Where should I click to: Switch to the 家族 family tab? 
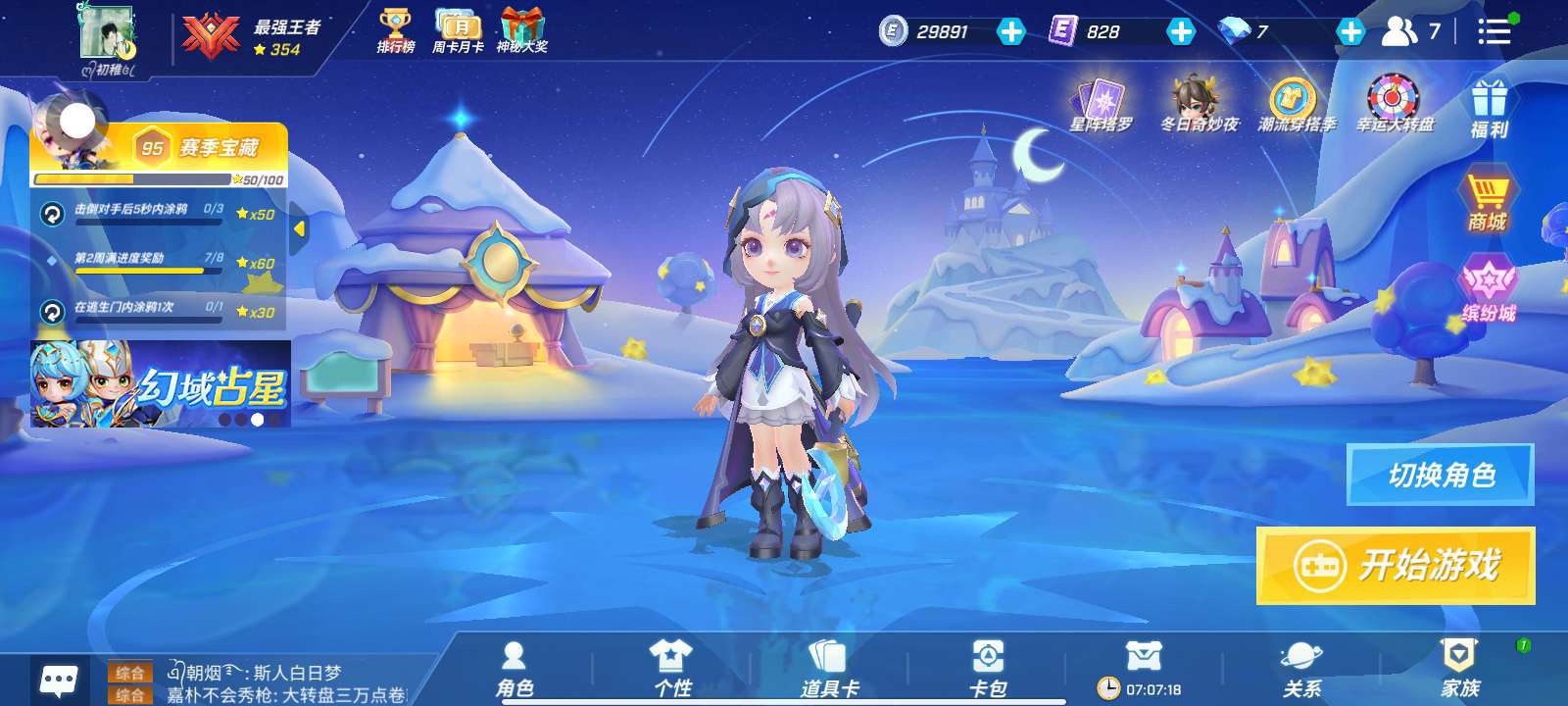tap(1459, 669)
